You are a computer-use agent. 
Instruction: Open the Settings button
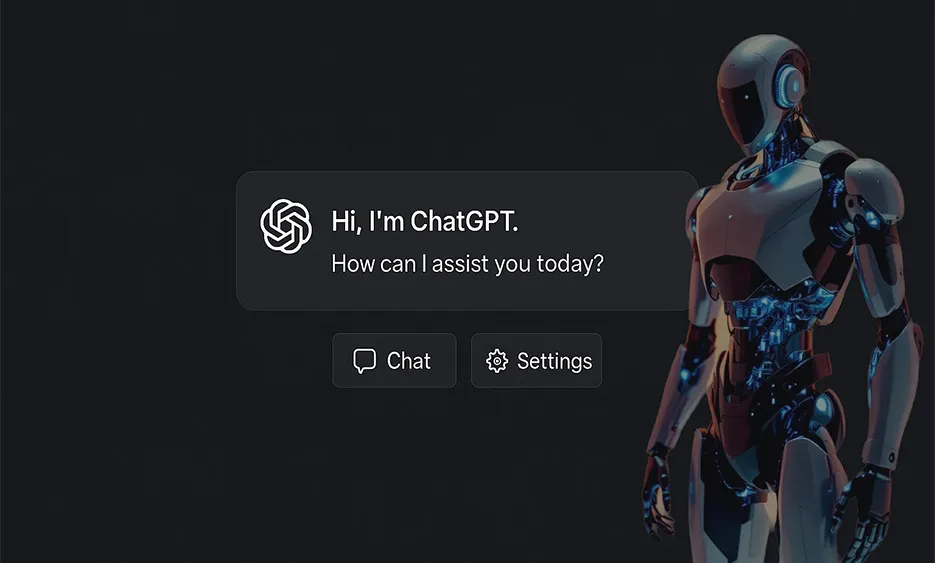point(537,361)
